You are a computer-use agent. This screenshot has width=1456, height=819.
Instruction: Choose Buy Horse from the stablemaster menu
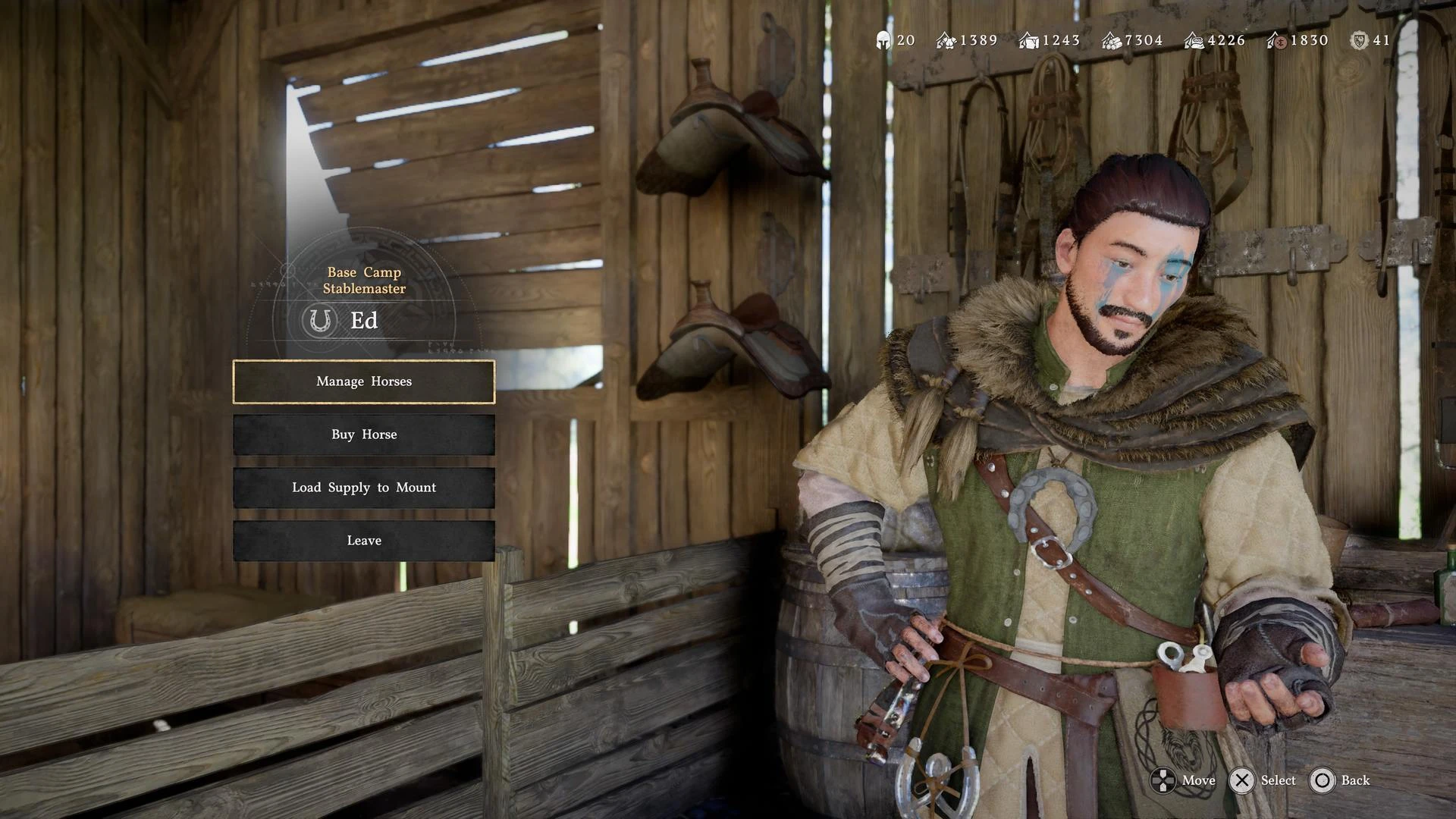[364, 435]
